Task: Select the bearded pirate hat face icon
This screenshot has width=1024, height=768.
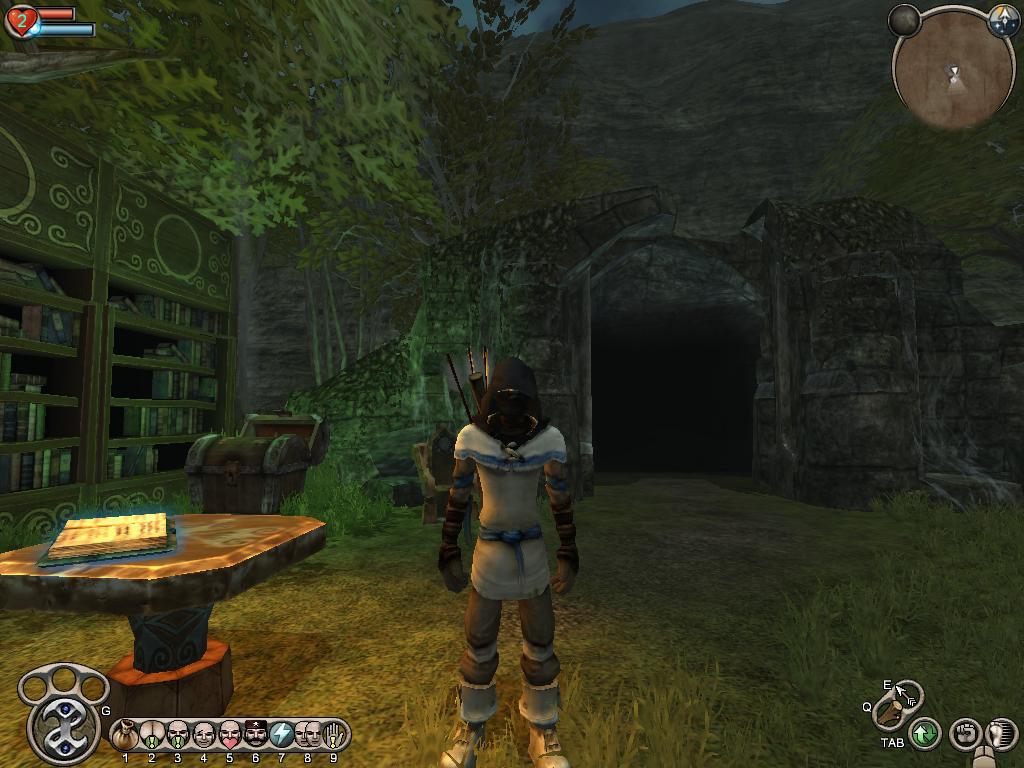Action: tap(256, 735)
